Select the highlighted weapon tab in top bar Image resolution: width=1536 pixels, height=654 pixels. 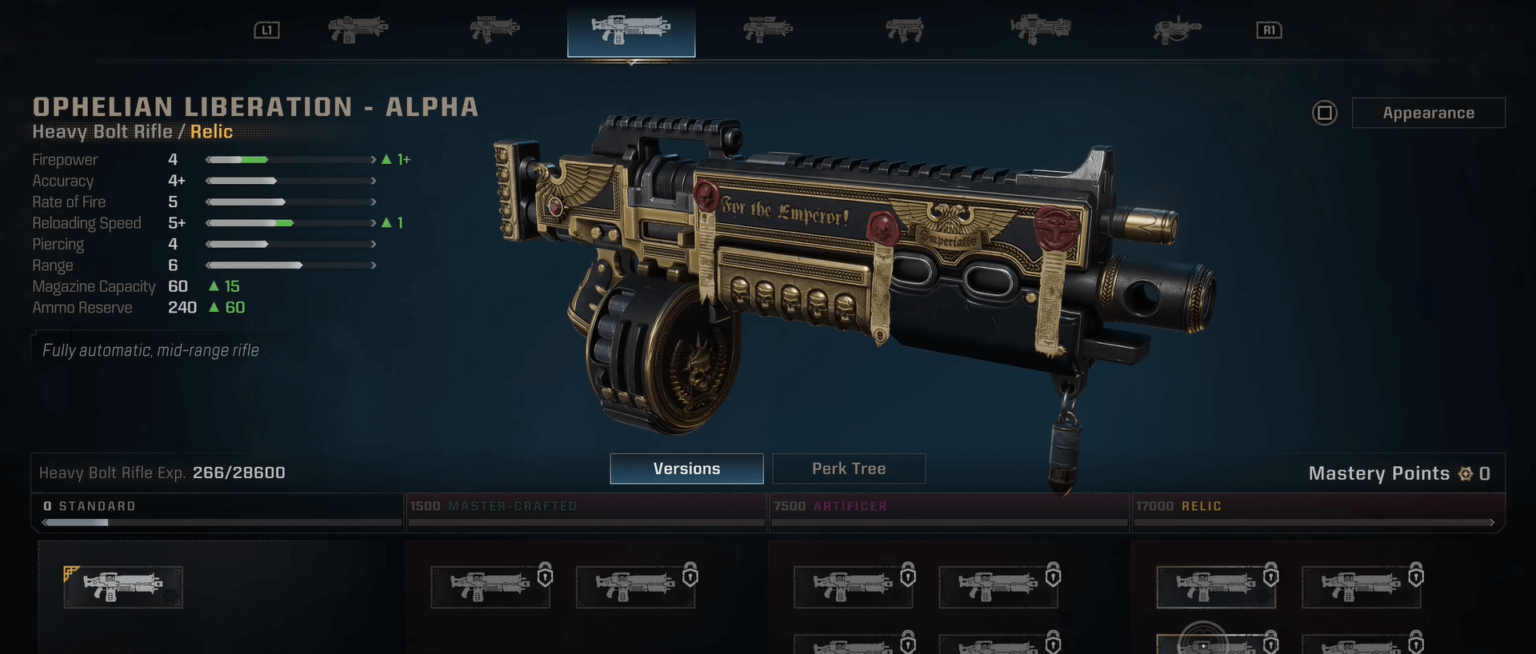[631, 30]
